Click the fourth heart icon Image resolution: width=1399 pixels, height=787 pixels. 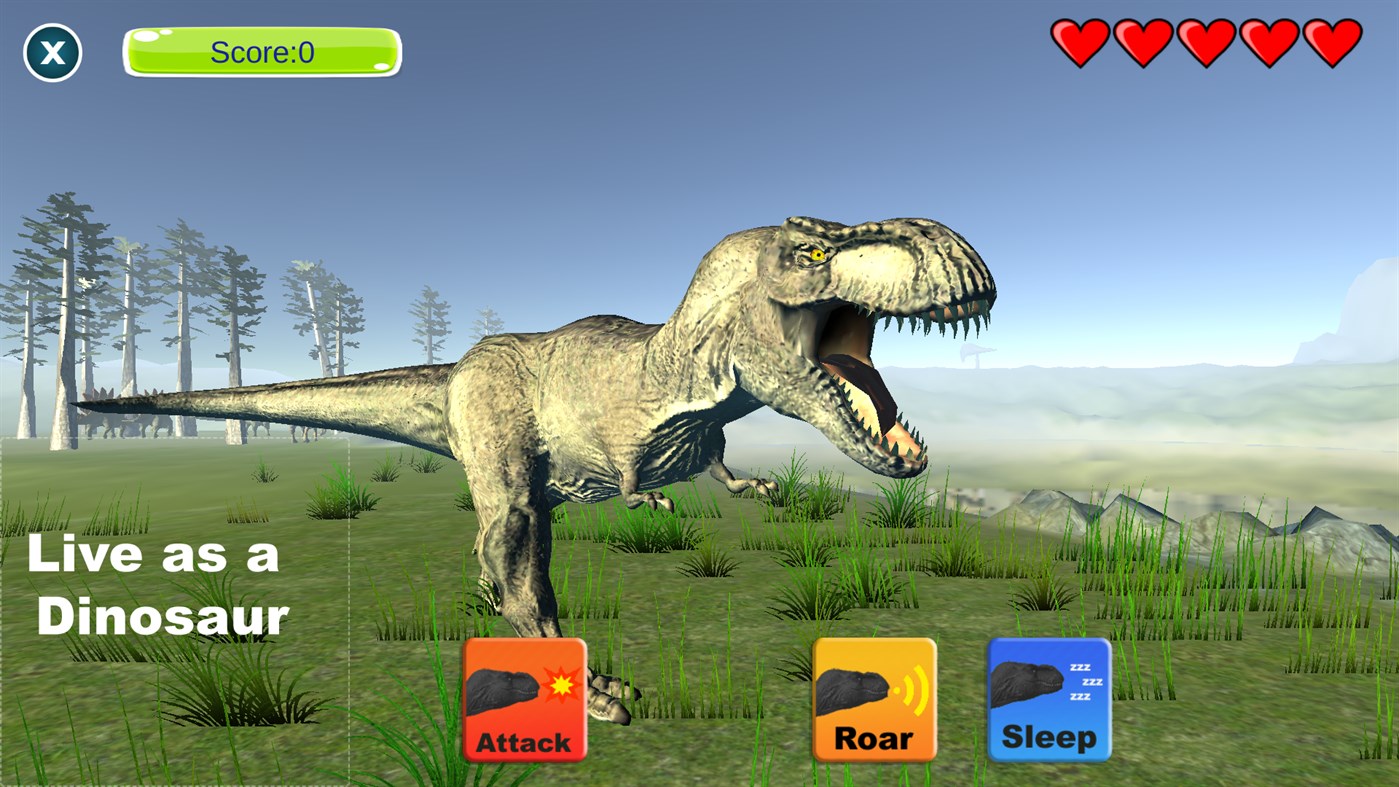click(x=1268, y=43)
